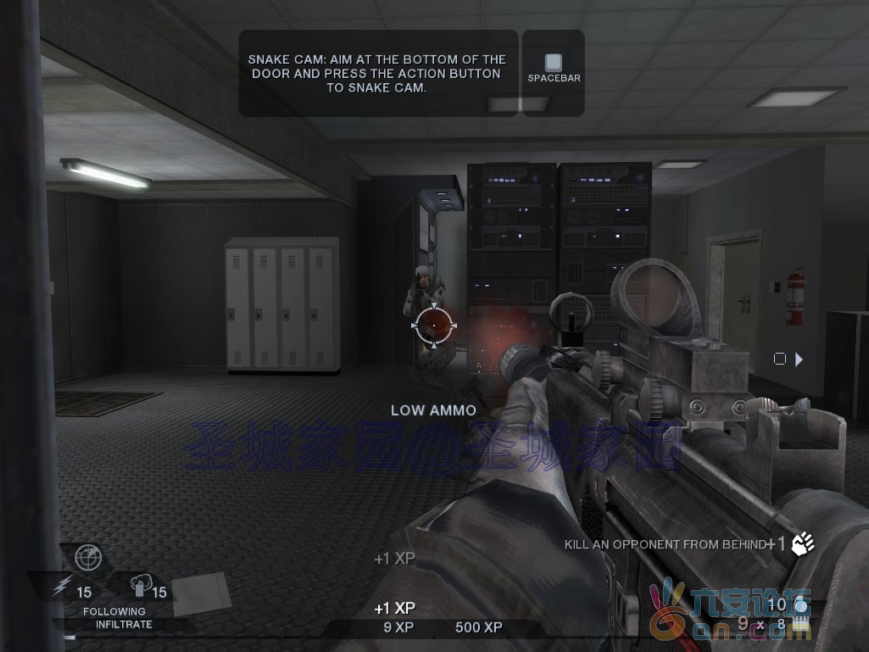Click the Snake Cam tutorial hint box
869x652 pixels.
coord(378,73)
